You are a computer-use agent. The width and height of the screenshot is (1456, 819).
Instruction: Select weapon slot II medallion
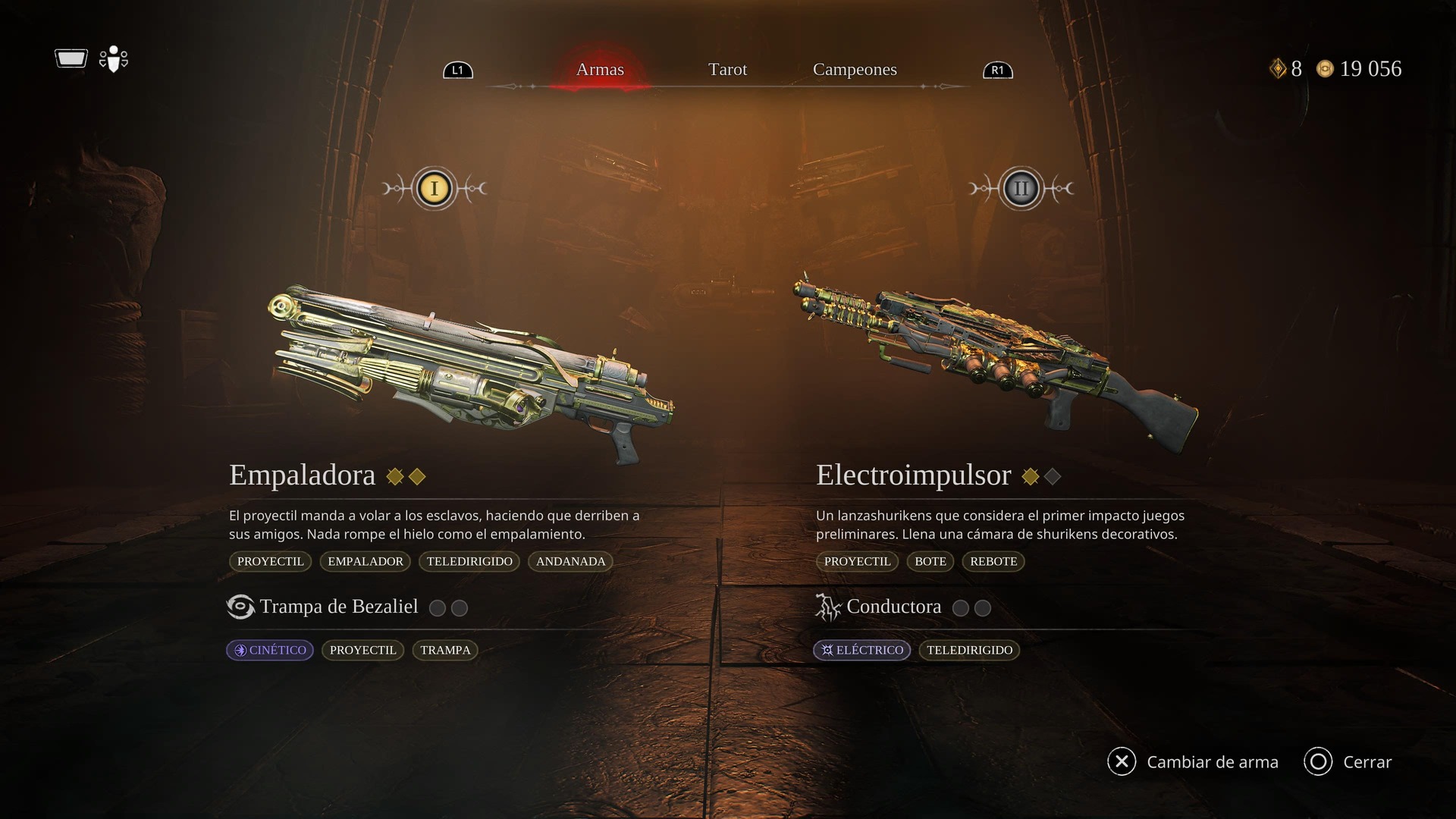(x=1021, y=188)
